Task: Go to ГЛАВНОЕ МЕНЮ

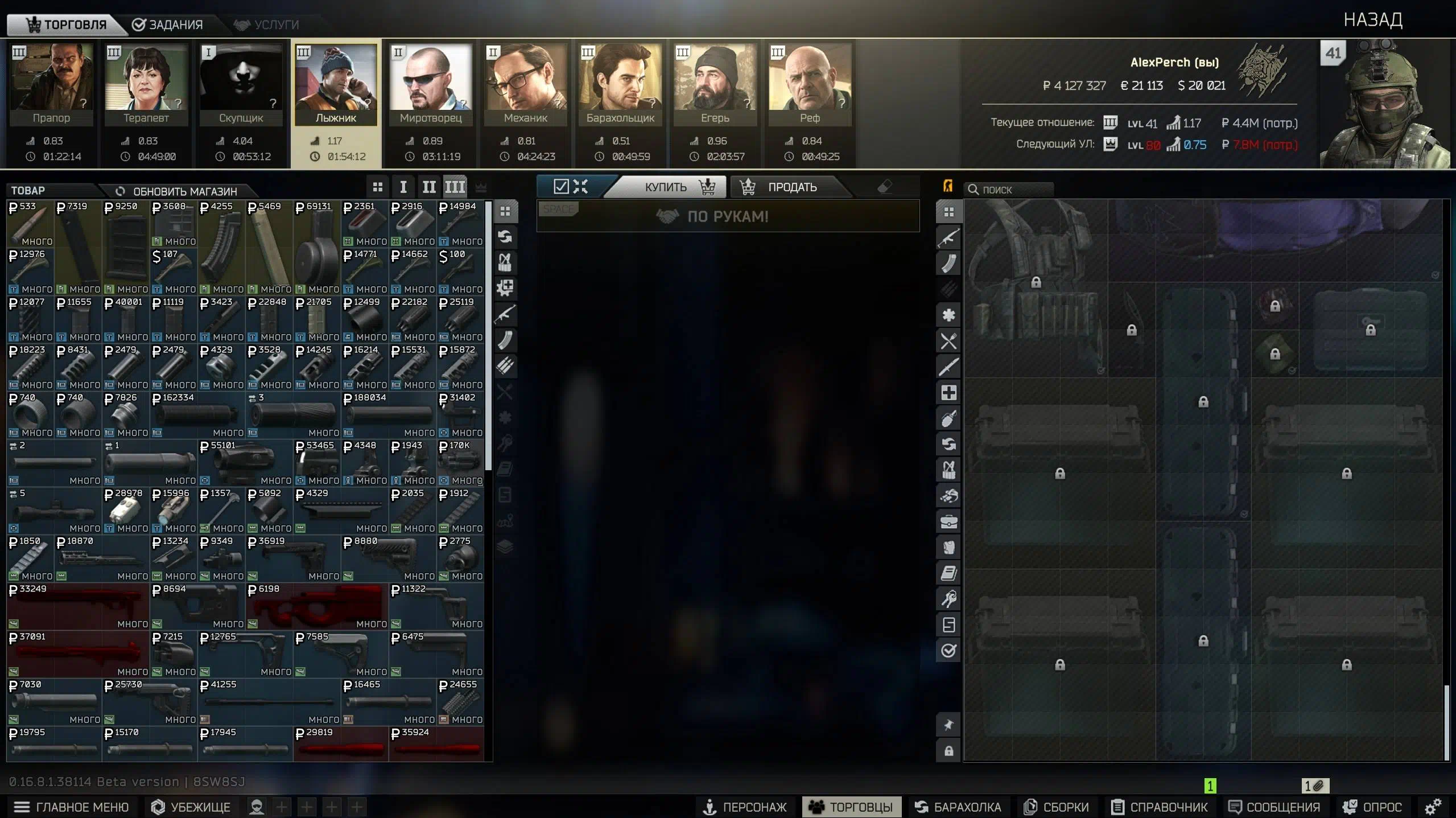Action: coord(72,807)
